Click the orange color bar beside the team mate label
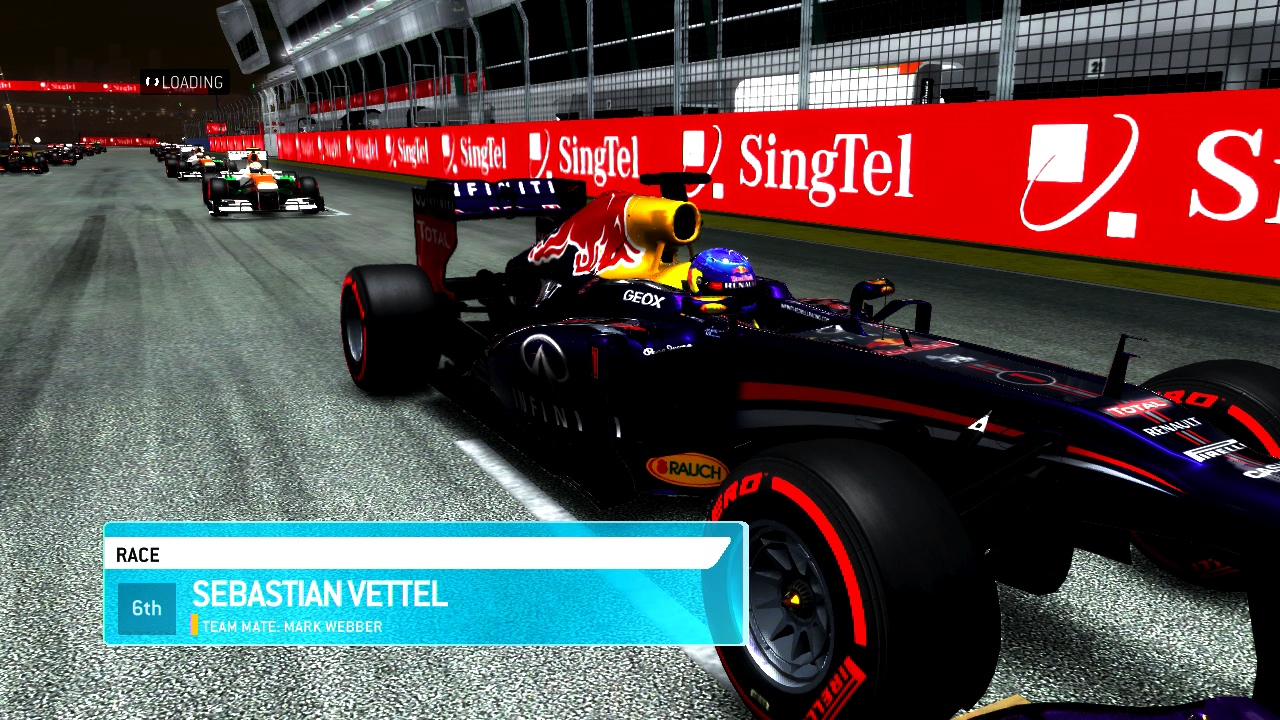 196,626
